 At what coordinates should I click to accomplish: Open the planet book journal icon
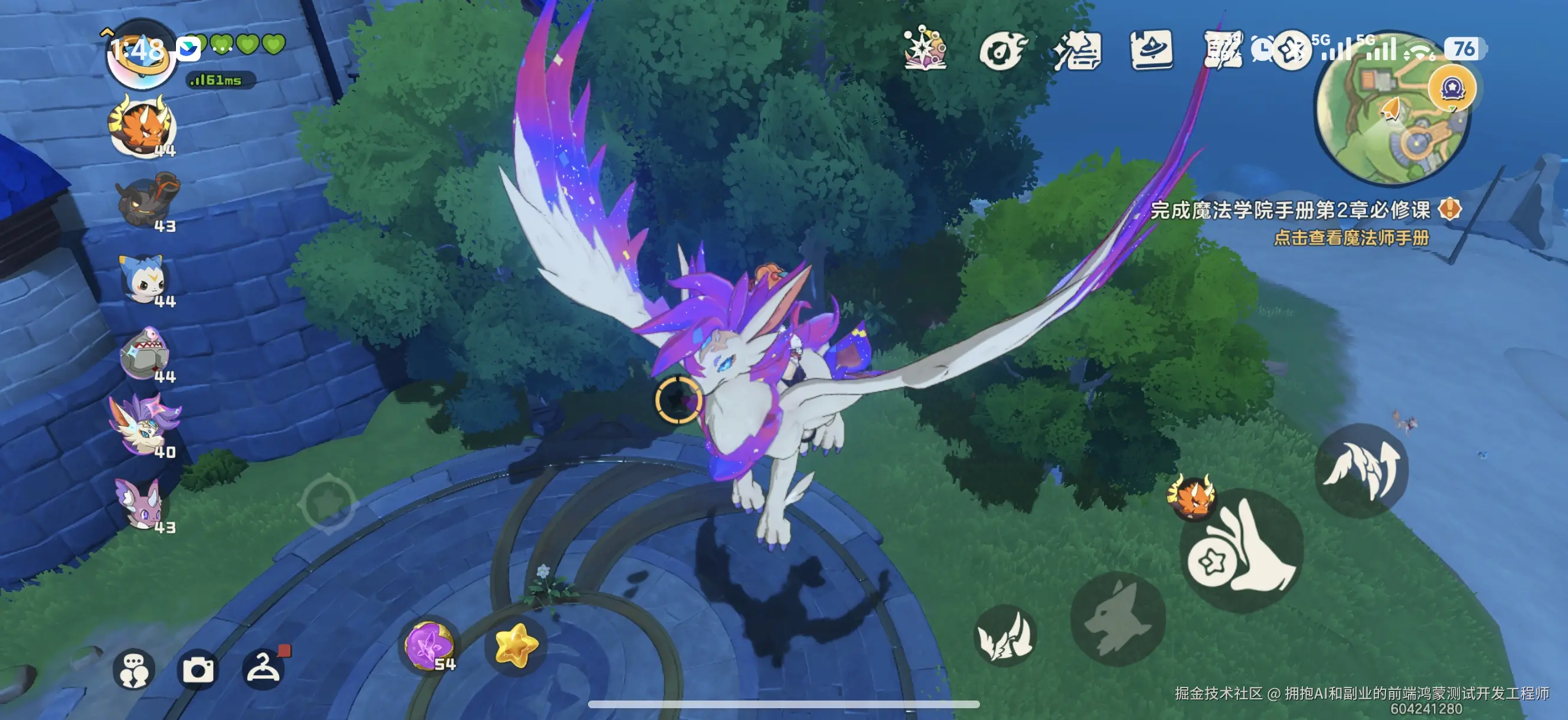(x=1151, y=50)
